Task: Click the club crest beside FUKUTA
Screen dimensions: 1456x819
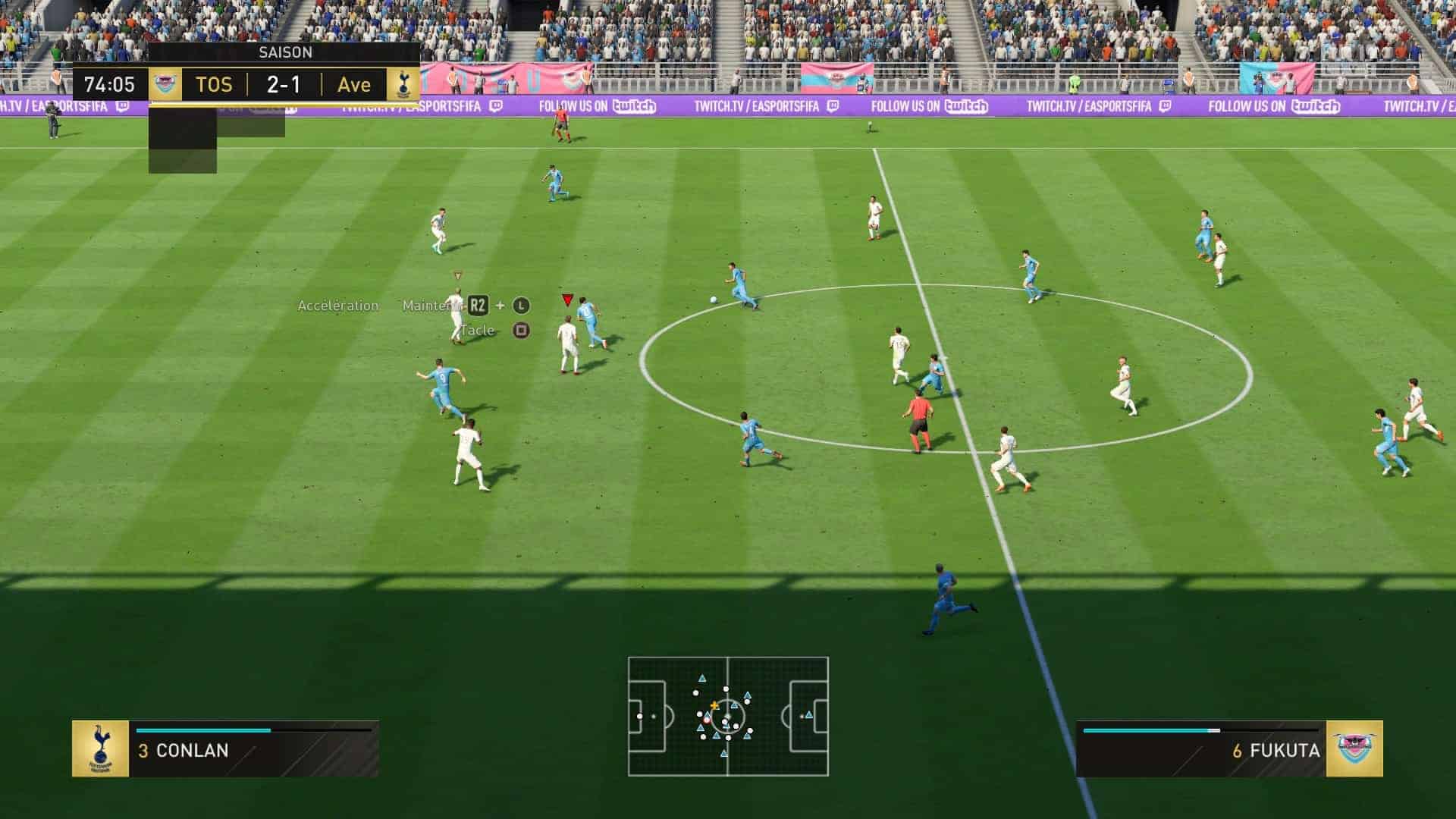Action: 1354,749
